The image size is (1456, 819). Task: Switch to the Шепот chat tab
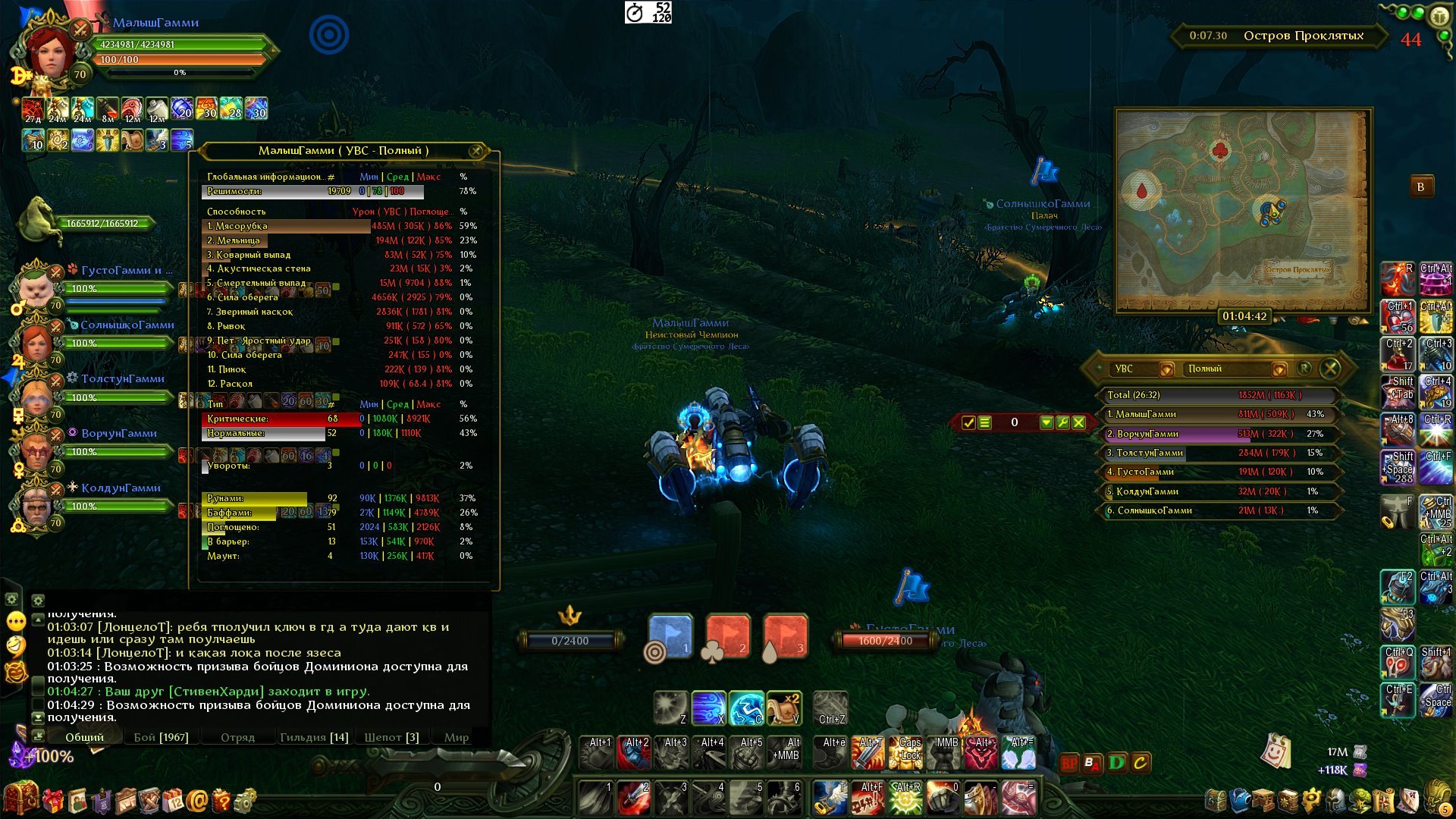[x=391, y=737]
